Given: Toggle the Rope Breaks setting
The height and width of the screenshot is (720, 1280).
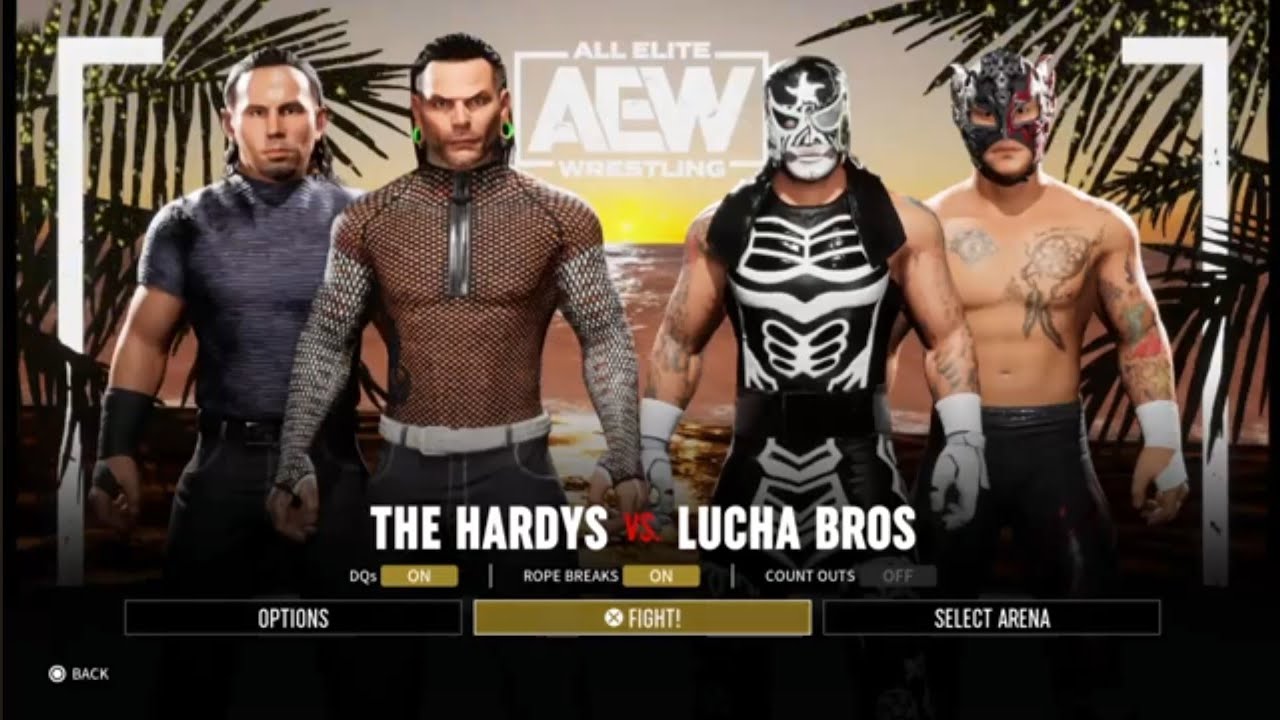Looking at the screenshot, I should click(660, 576).
